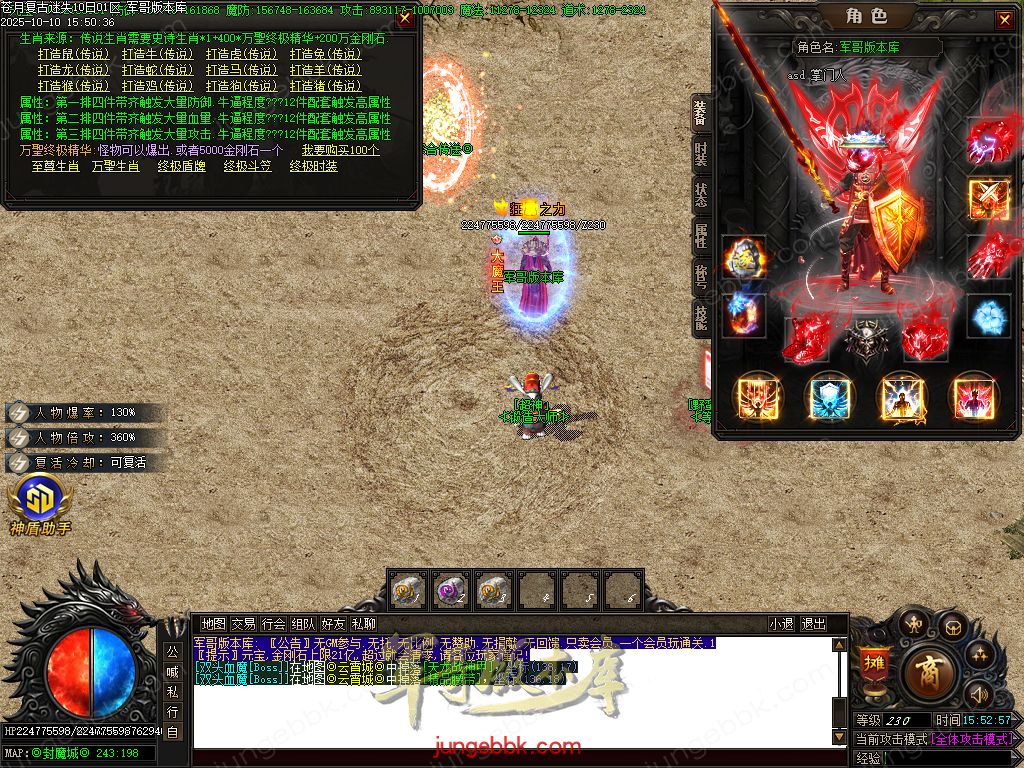The image size is (1024, 768).
Task: Select the 打造猪(传说) crafting link
Action: pos(325,86)
